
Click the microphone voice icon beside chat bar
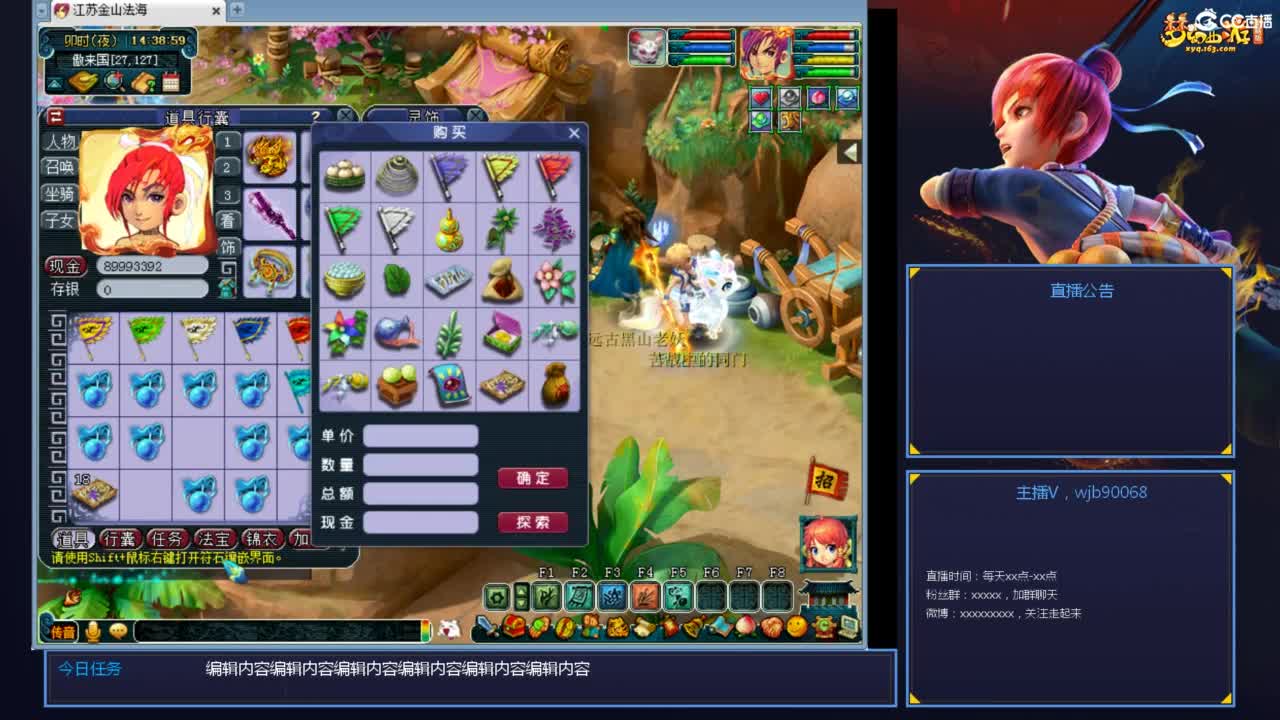[x=95, y=629]
